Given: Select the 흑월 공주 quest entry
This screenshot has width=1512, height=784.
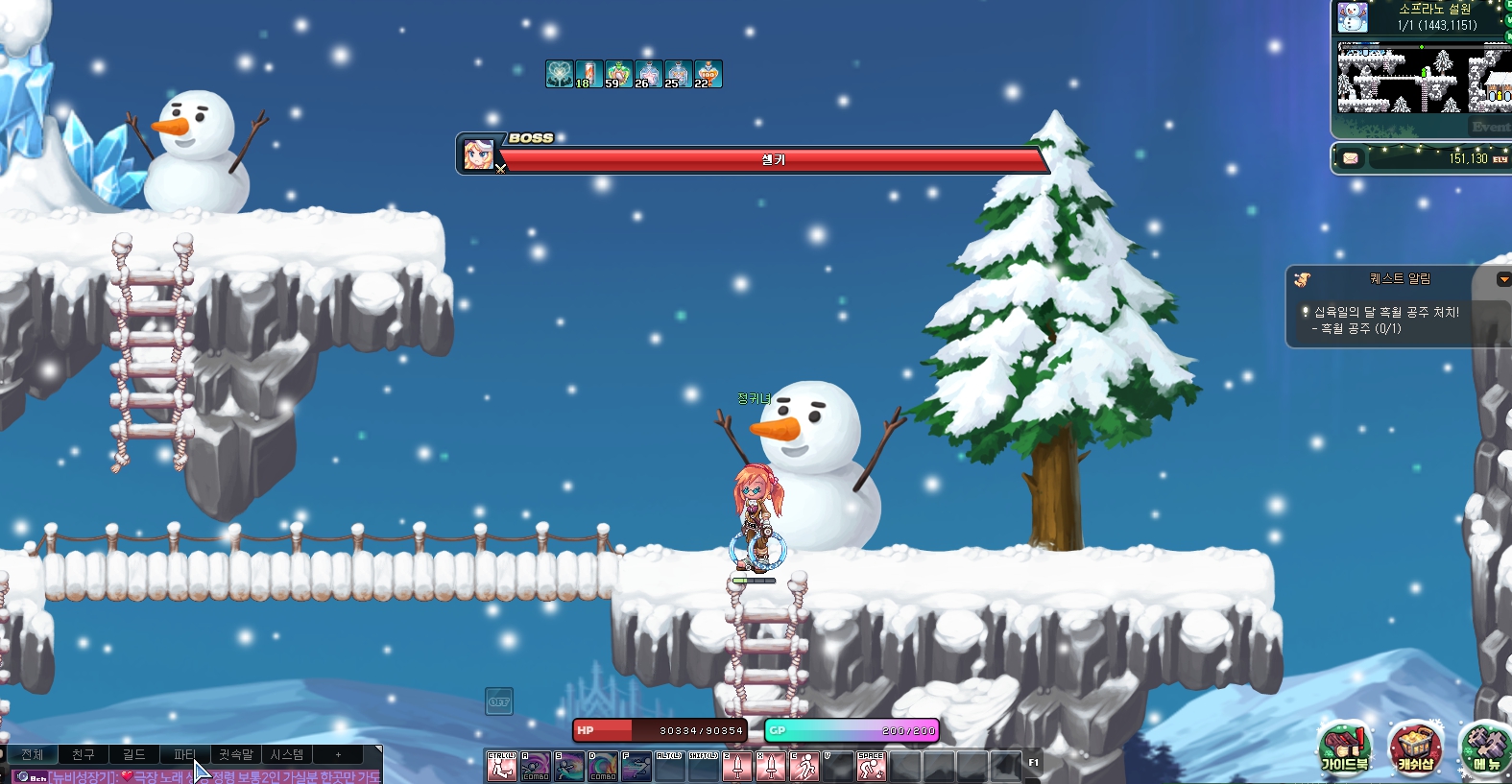Looking at the screenshot, I should [x=1384, y=320].
